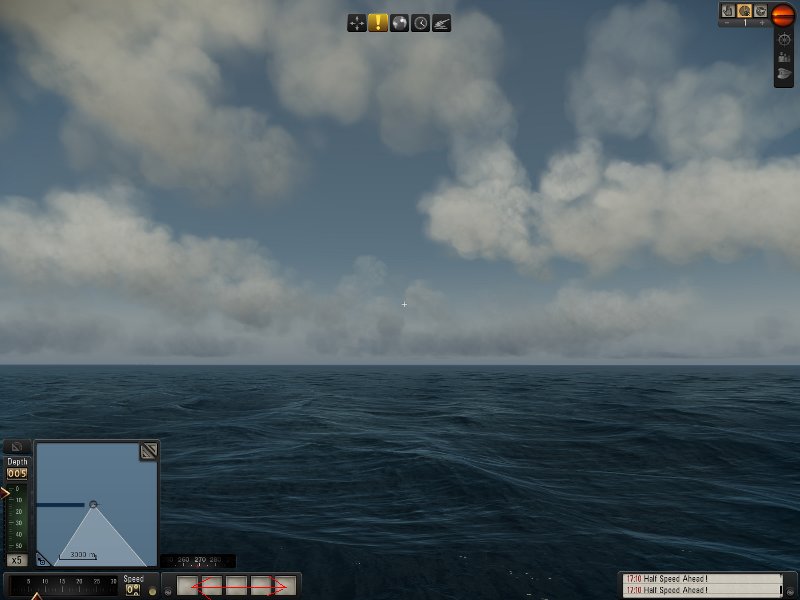Select the officer cap icon
The height and width of the screenshot is (600, 800).
pos(784,74)
